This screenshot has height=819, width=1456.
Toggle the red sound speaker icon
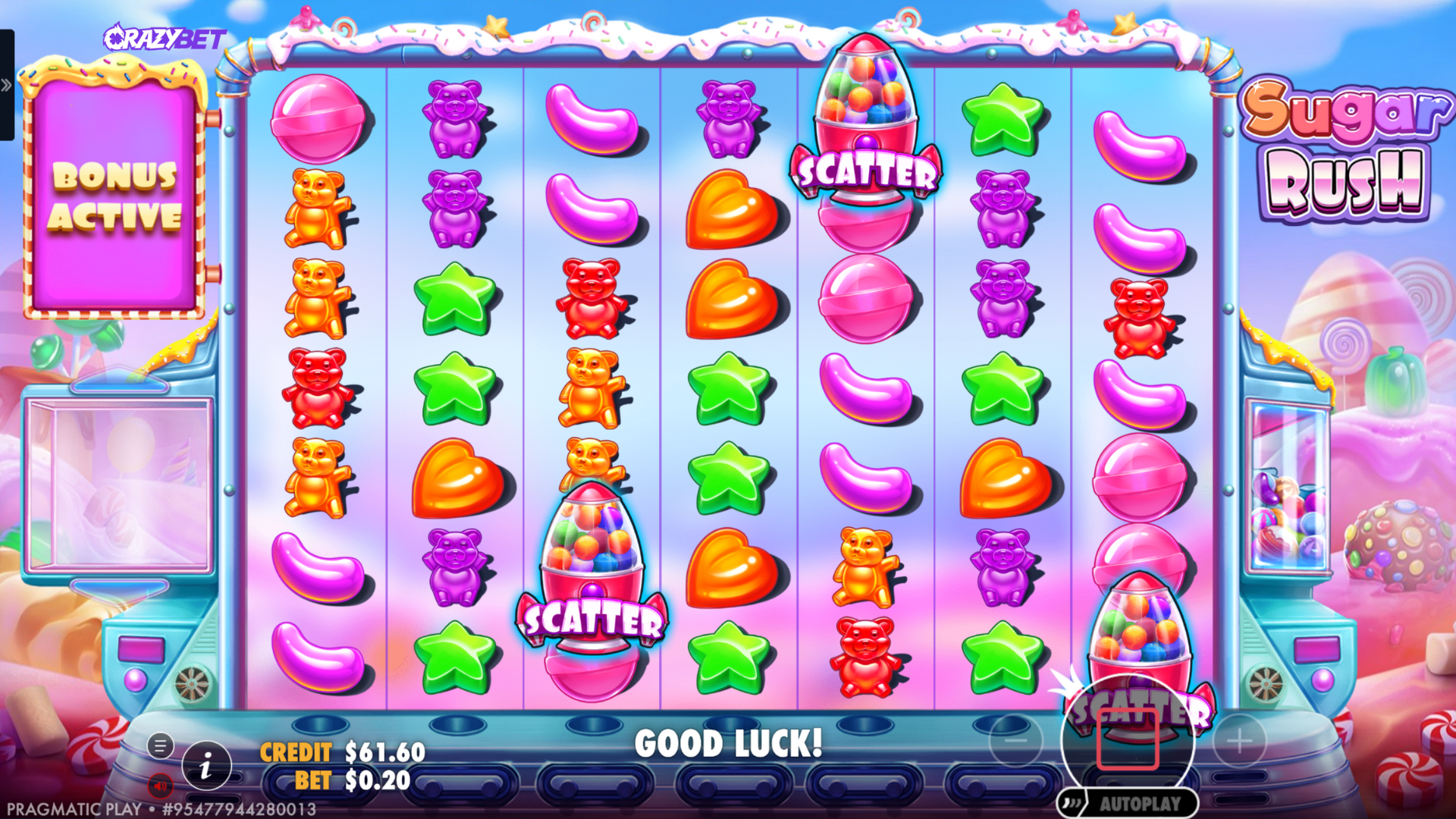point(160,786)
